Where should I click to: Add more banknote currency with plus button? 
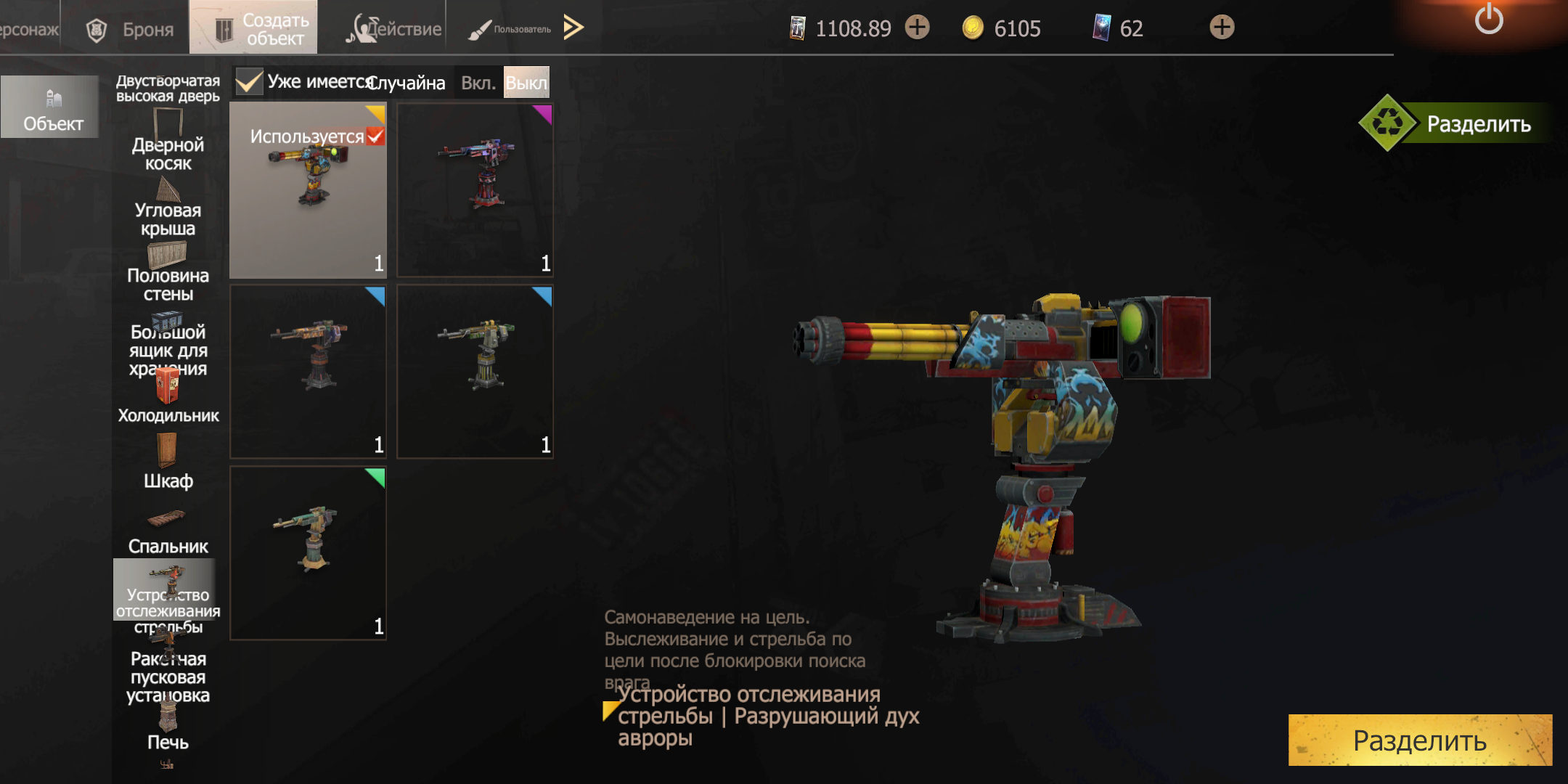click(x=918, y=28)
